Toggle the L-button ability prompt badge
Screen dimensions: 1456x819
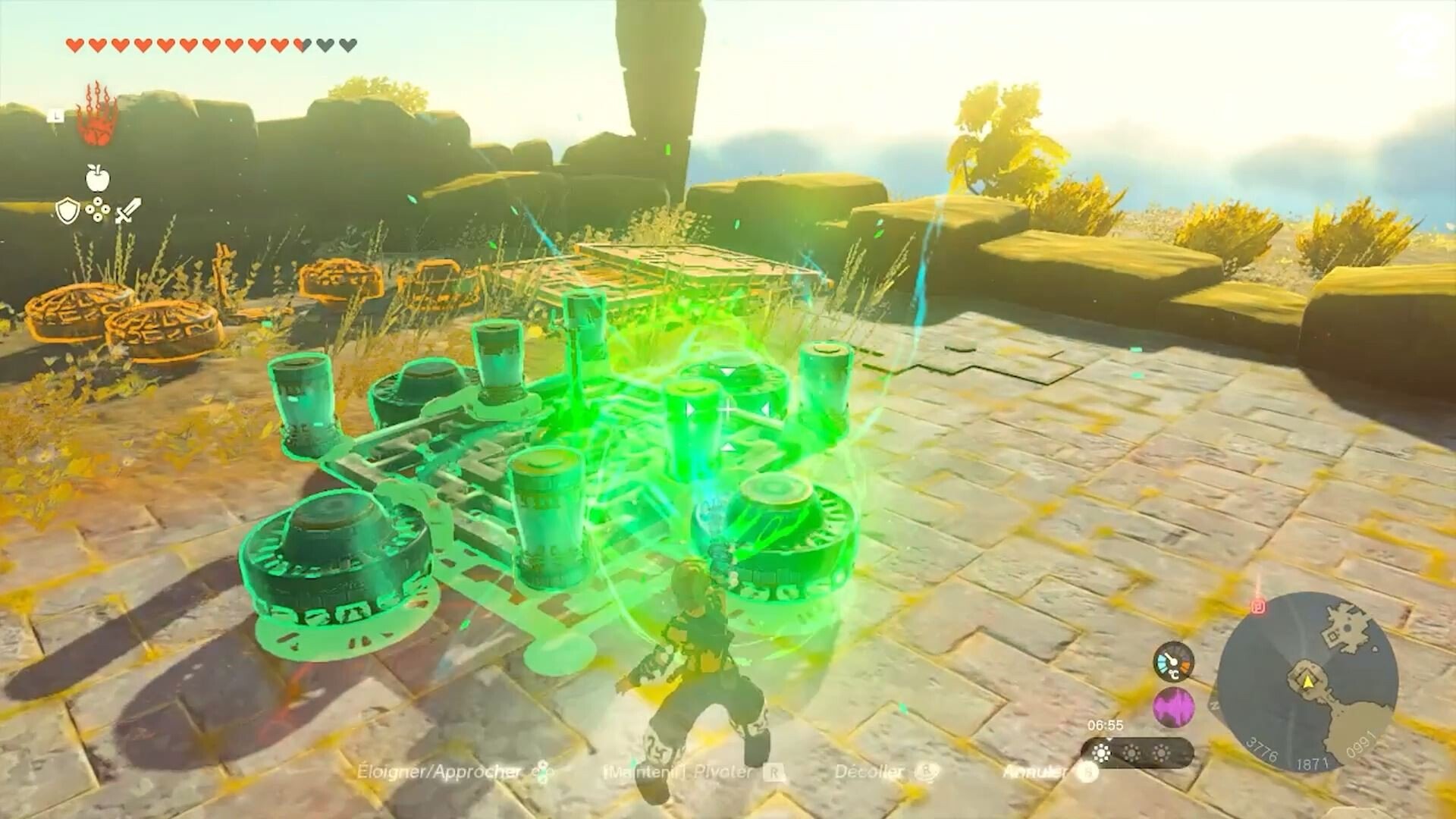tap(55, 116)
